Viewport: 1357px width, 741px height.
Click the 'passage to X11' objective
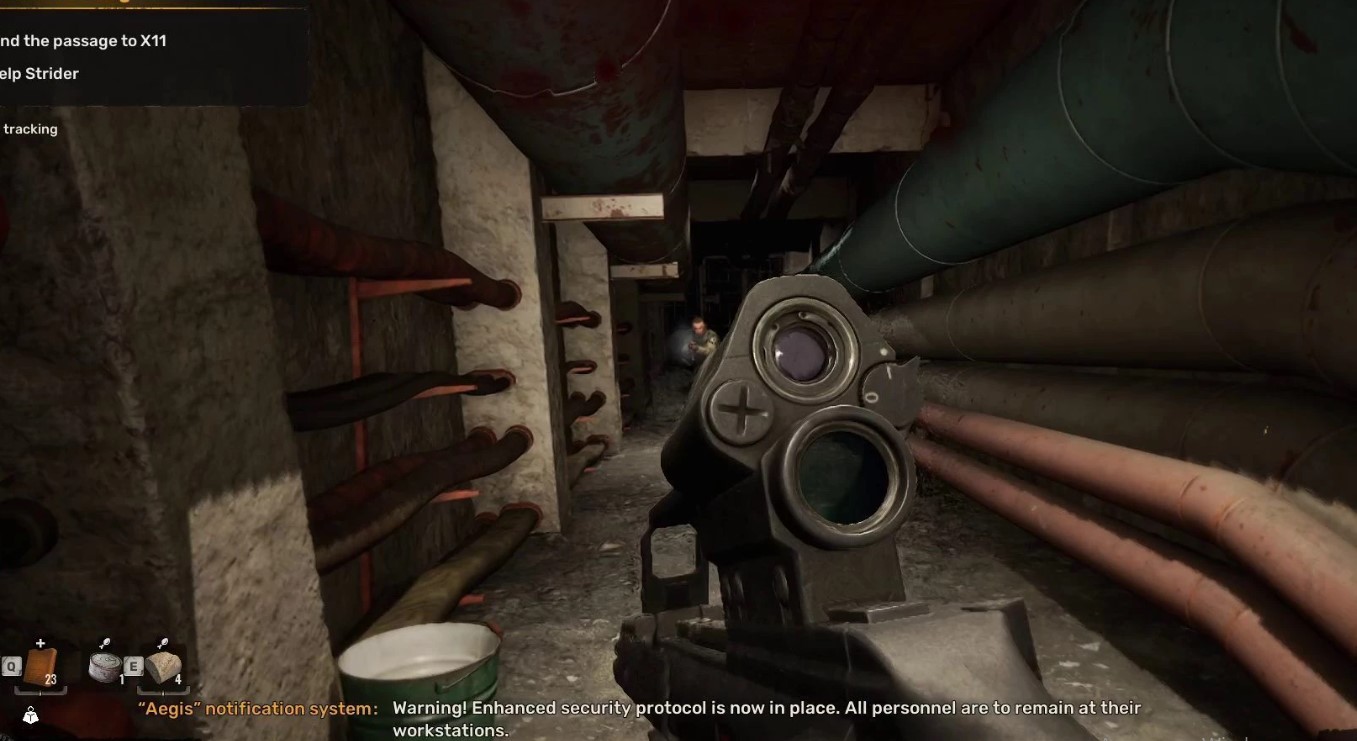[84, 41]
